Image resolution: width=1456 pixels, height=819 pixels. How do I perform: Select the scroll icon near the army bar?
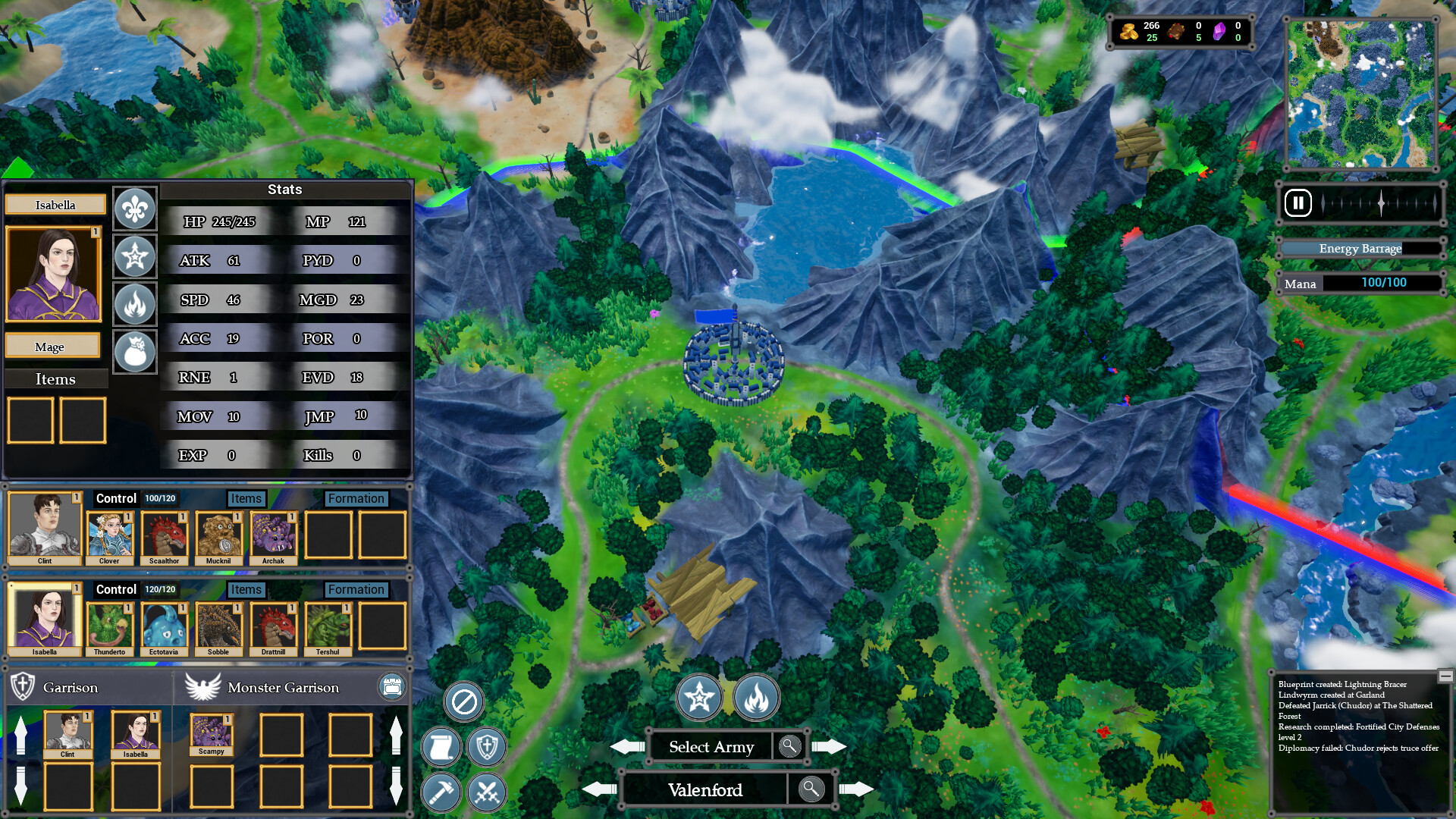441,747
